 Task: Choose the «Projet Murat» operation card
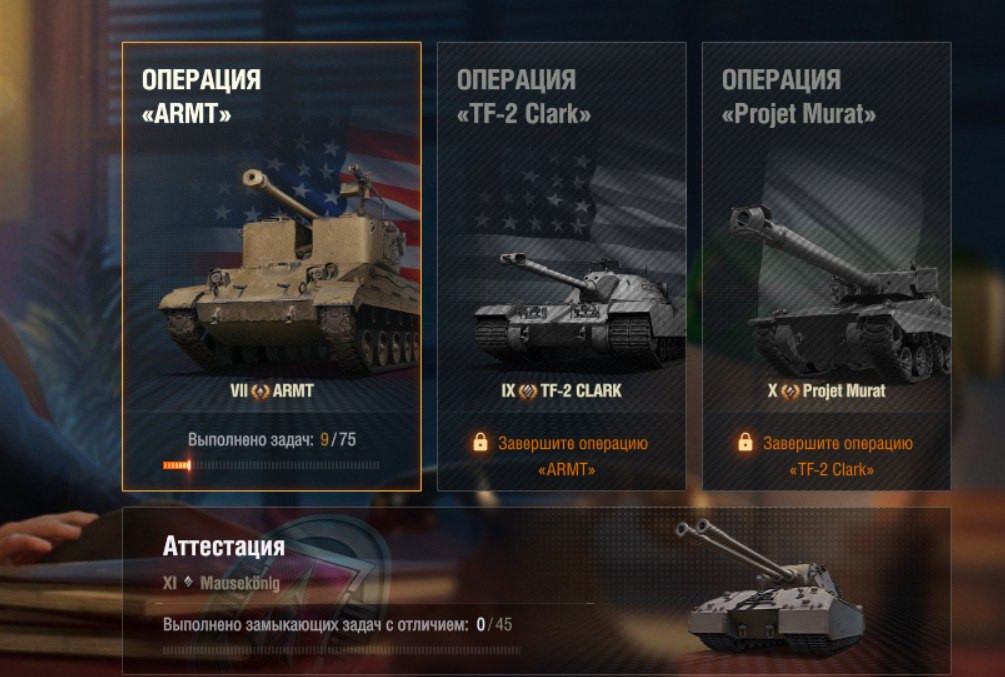point(826,266)
